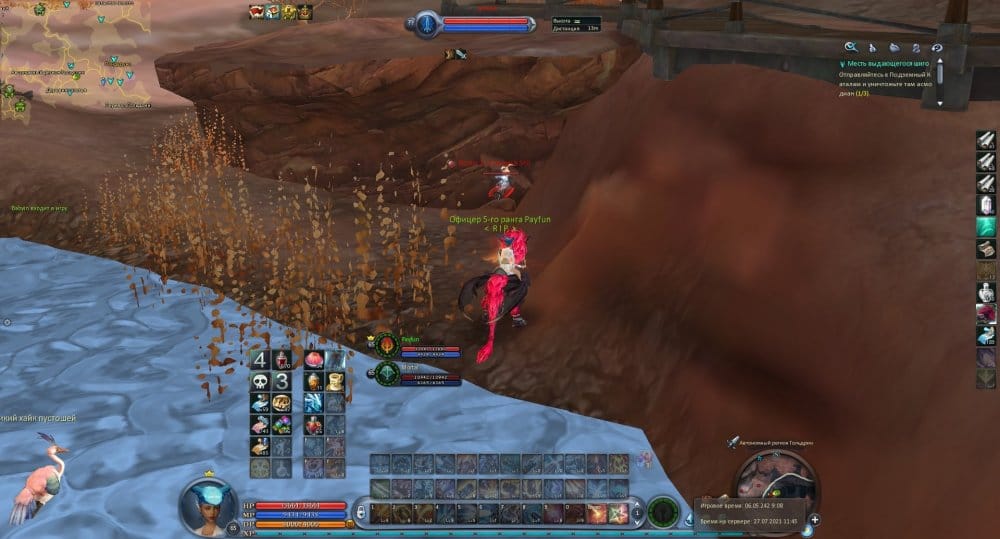Click the minimap plus button
Screen dimensions: 1000x539
(x=814, y=519)
